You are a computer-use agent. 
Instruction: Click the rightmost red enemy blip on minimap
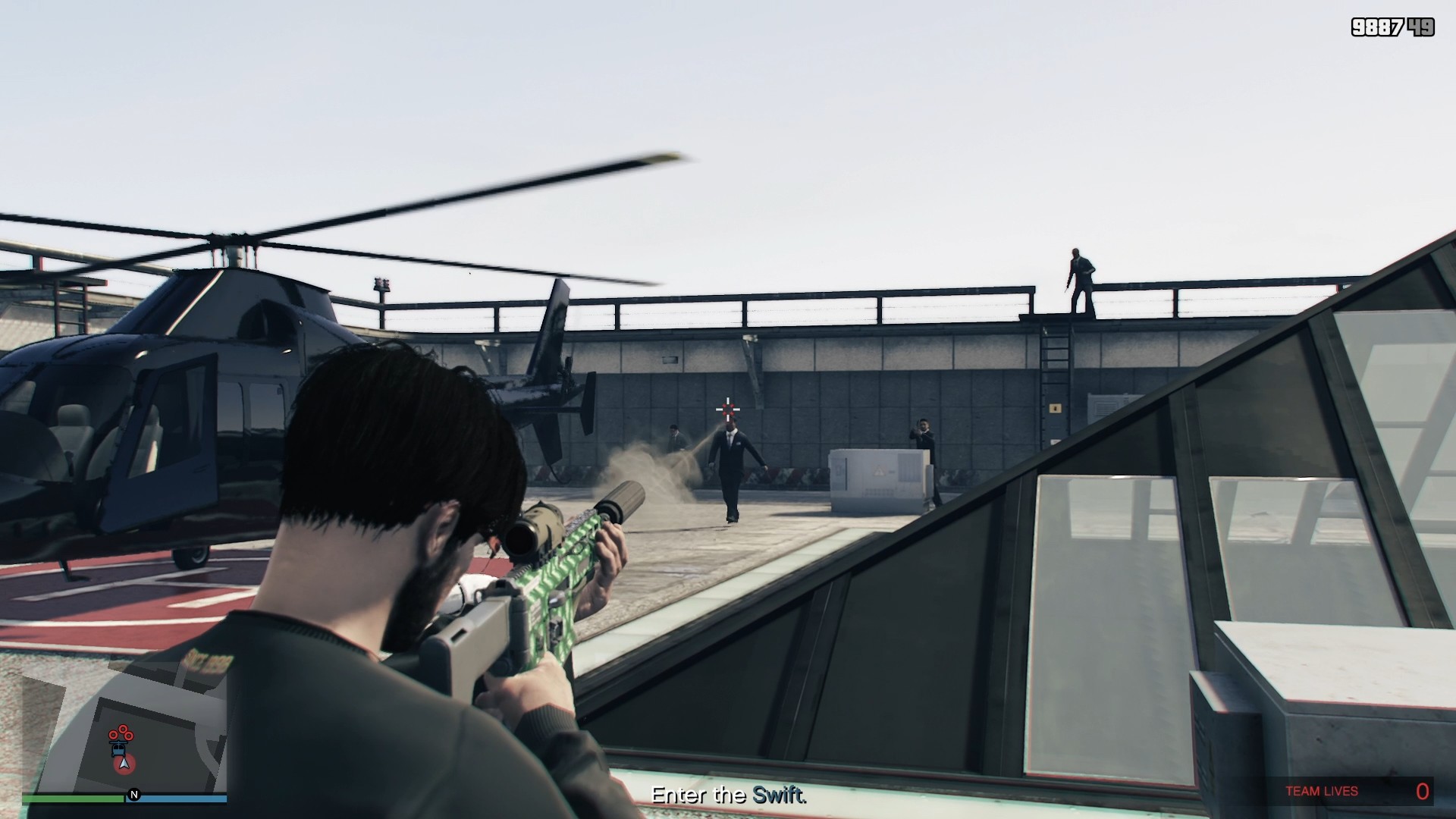coord(128,736)
